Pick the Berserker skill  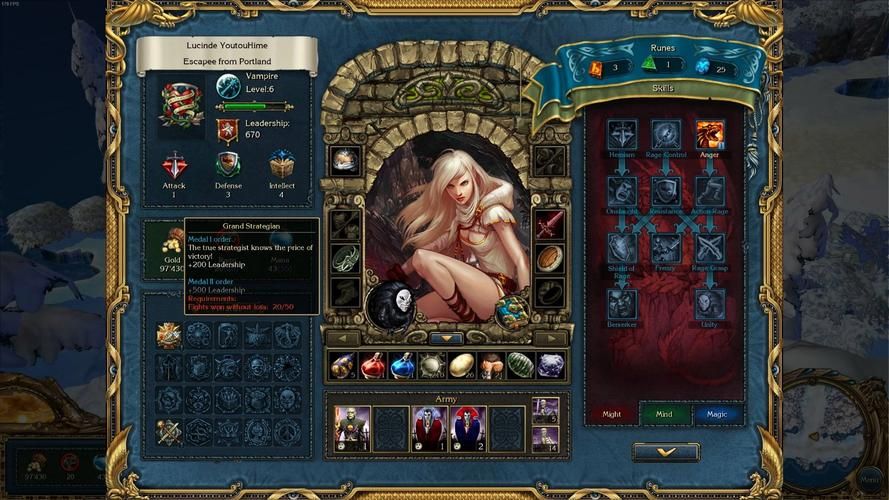[621, 303]
